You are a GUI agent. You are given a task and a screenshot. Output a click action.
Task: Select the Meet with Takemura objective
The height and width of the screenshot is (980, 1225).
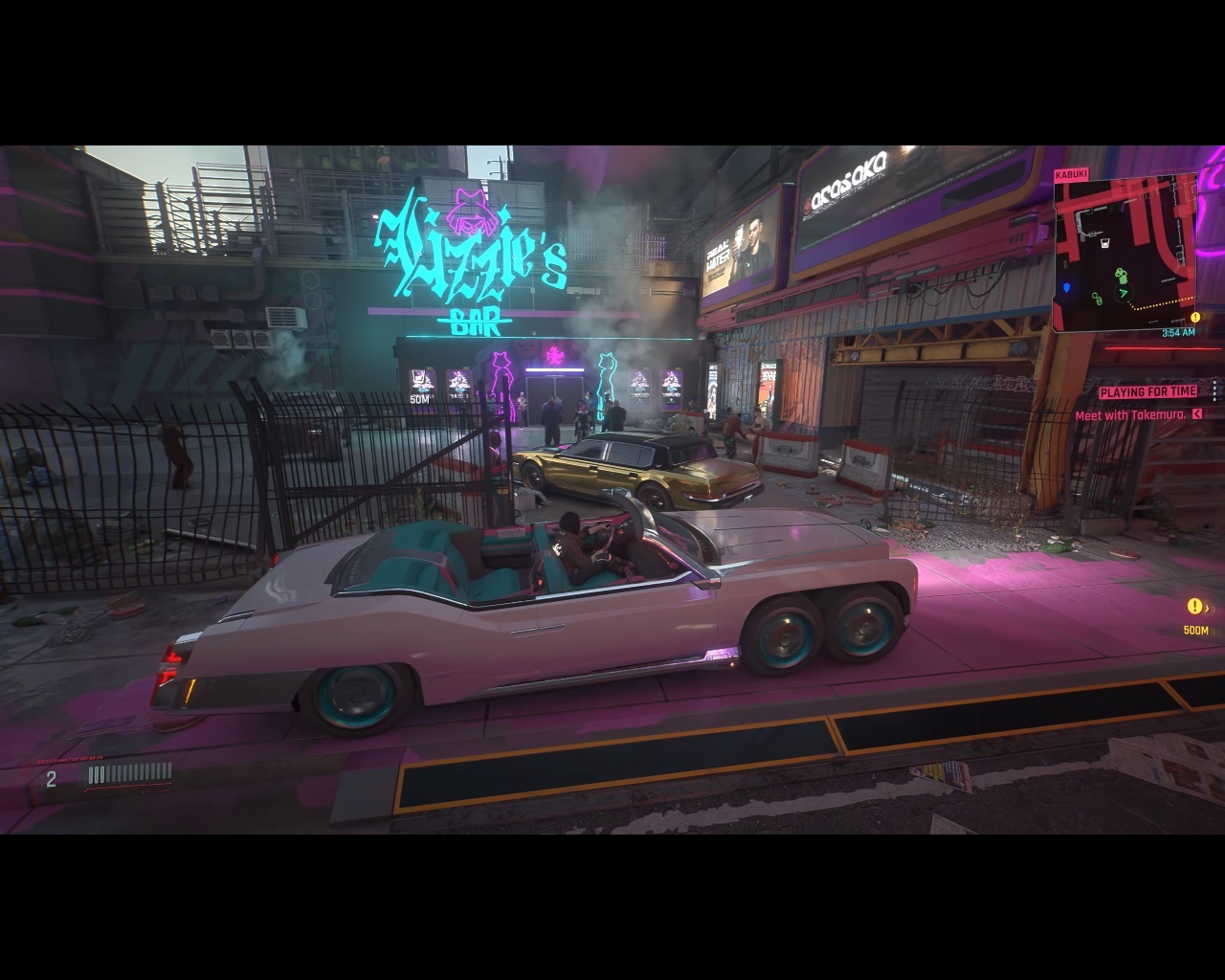click(x=1130, y=415)
